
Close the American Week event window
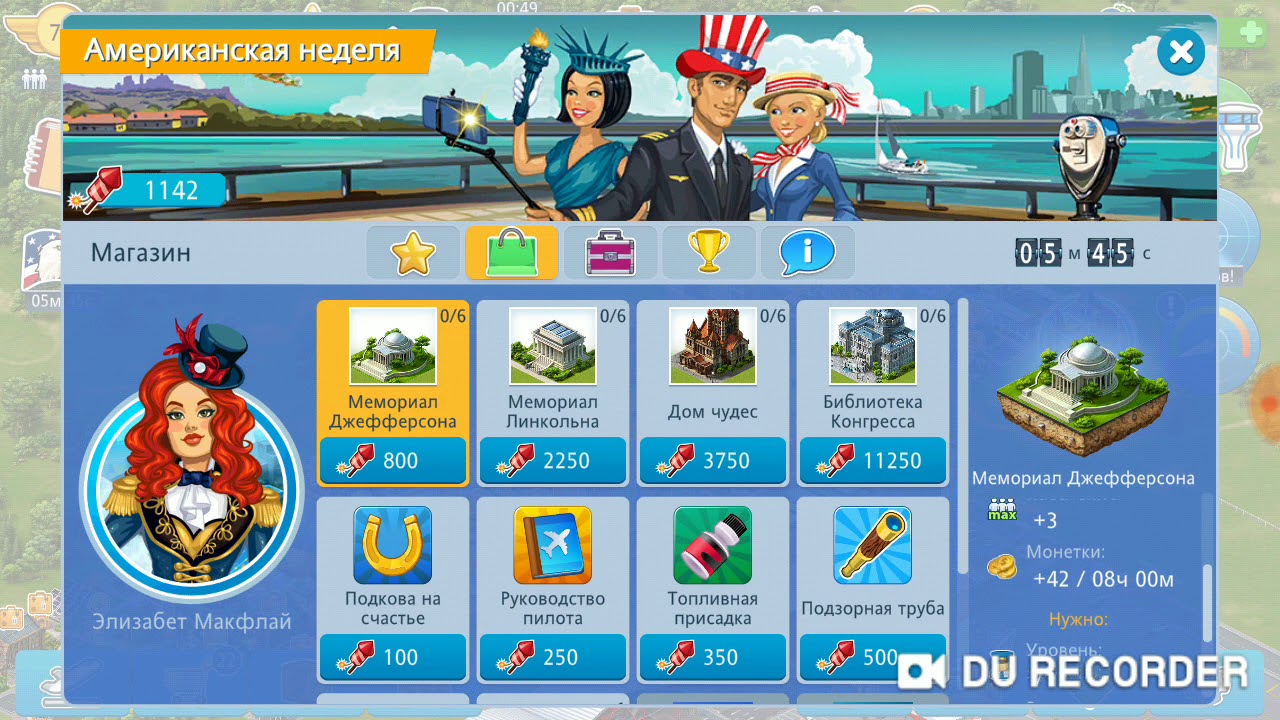click(1180, 51)
